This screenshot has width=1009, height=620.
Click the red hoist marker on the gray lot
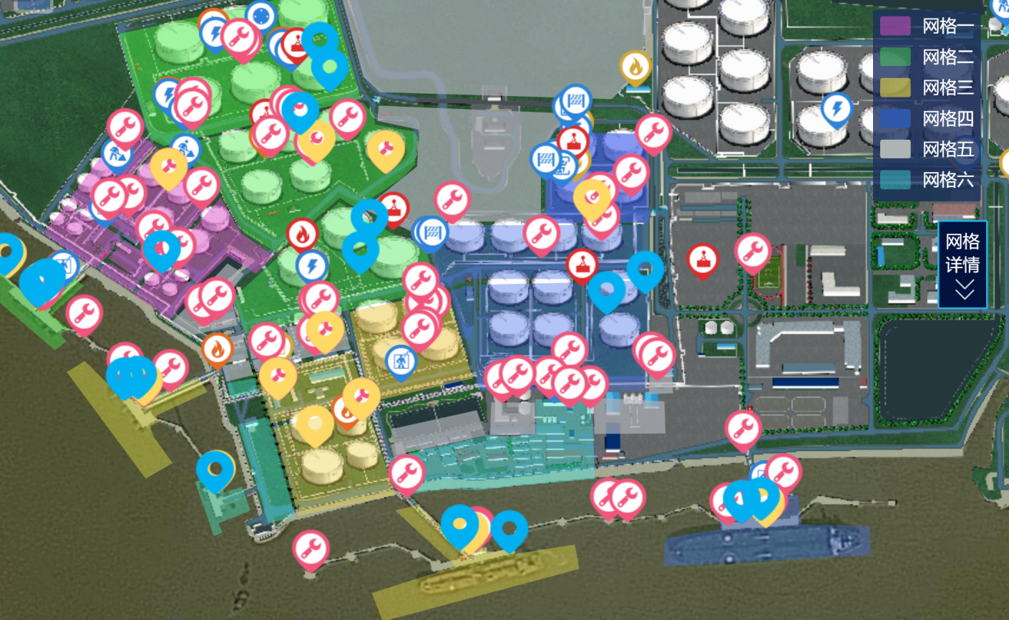coord(704,261)
